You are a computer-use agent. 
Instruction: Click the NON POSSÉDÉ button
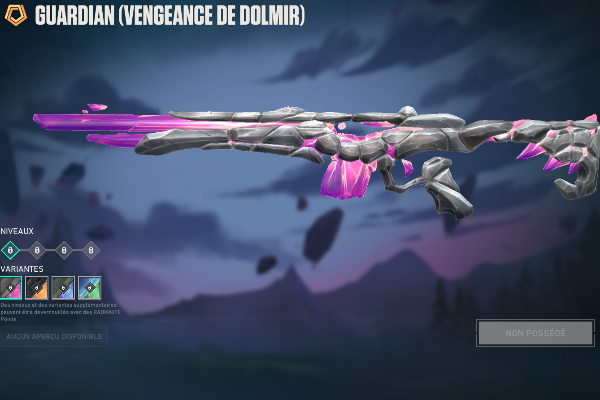535,332
